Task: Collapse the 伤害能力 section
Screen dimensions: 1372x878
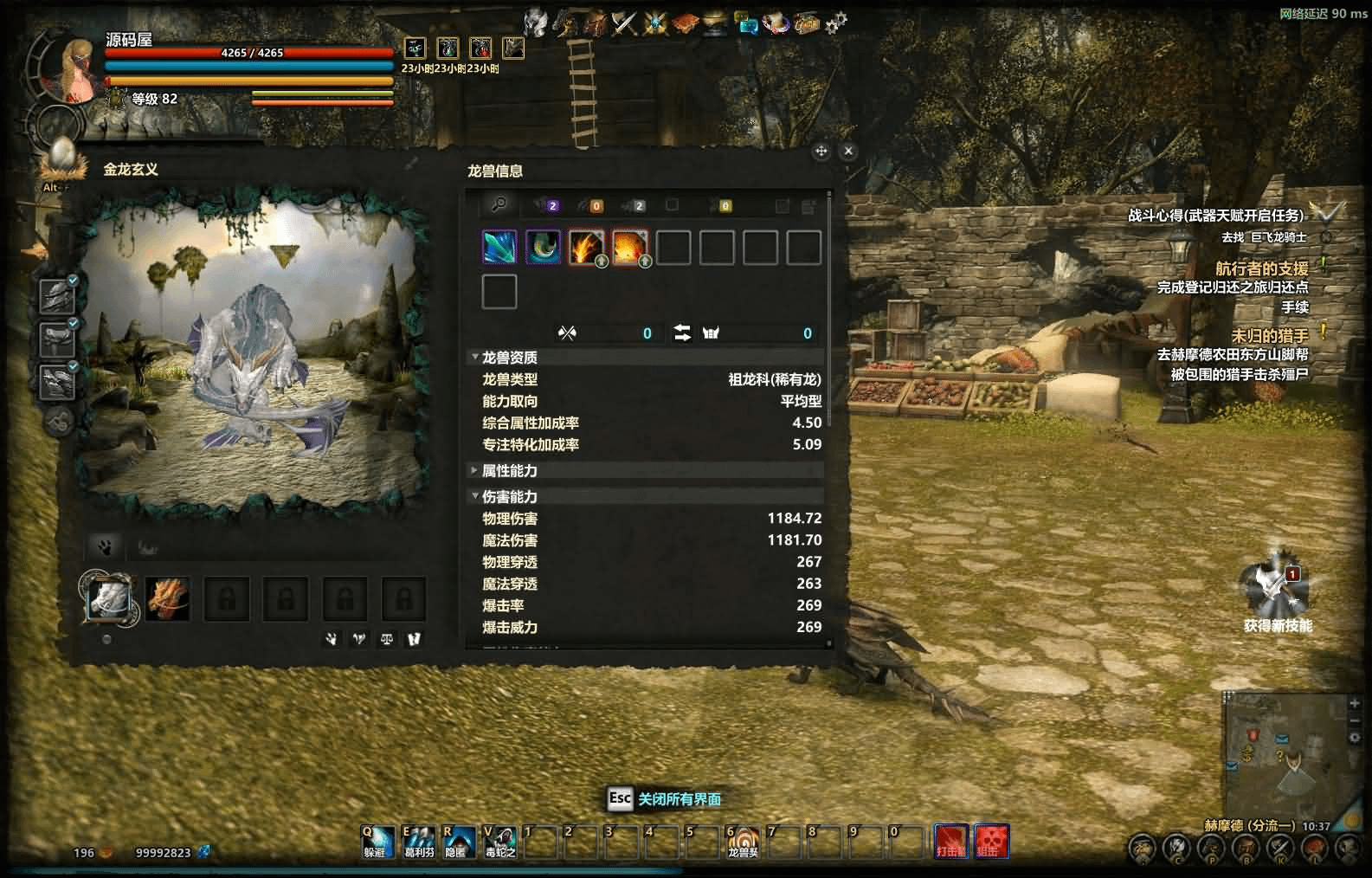Action: (x=474, y=496)
